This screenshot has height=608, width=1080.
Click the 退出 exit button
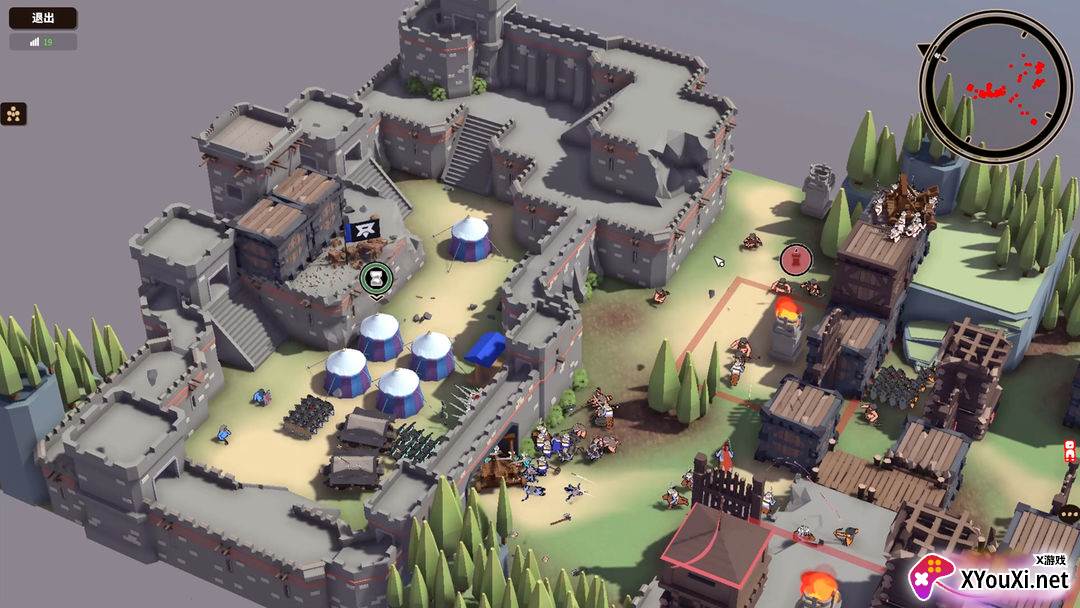point(43,18)
